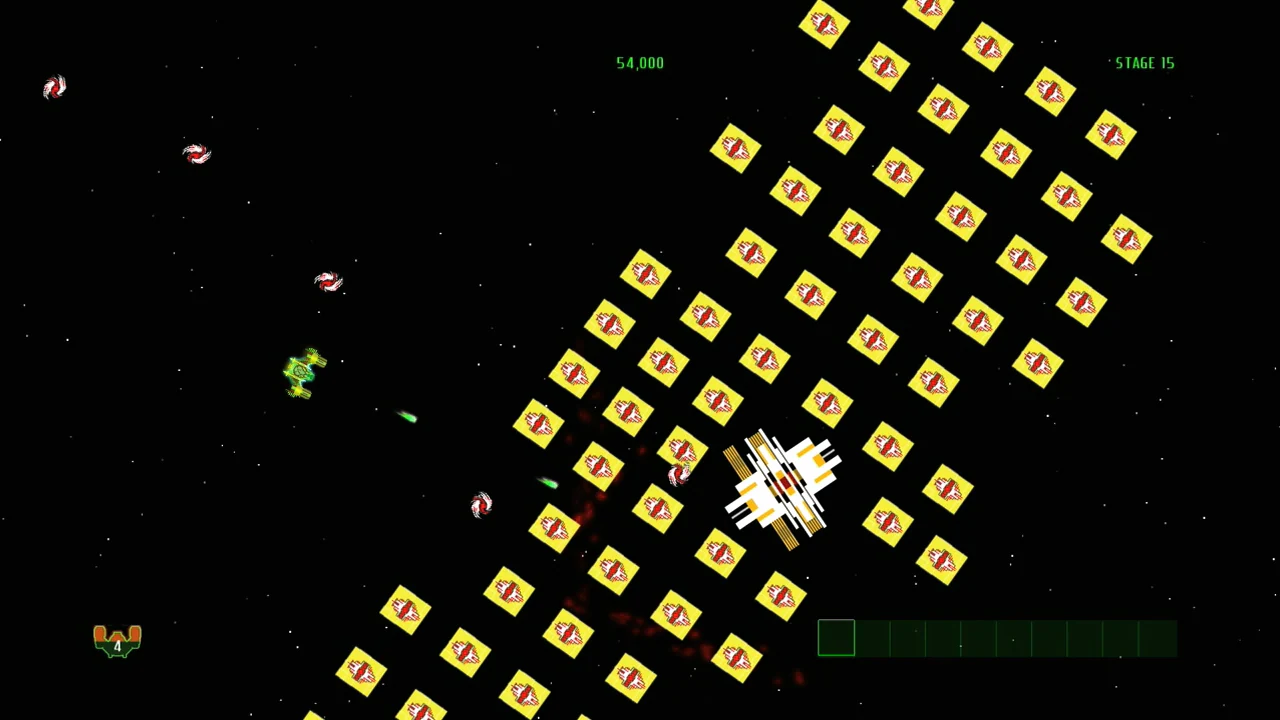Click the topmost-left yellow crab enemy tile
Screen dimensions: 1280x720
point(735,150)
